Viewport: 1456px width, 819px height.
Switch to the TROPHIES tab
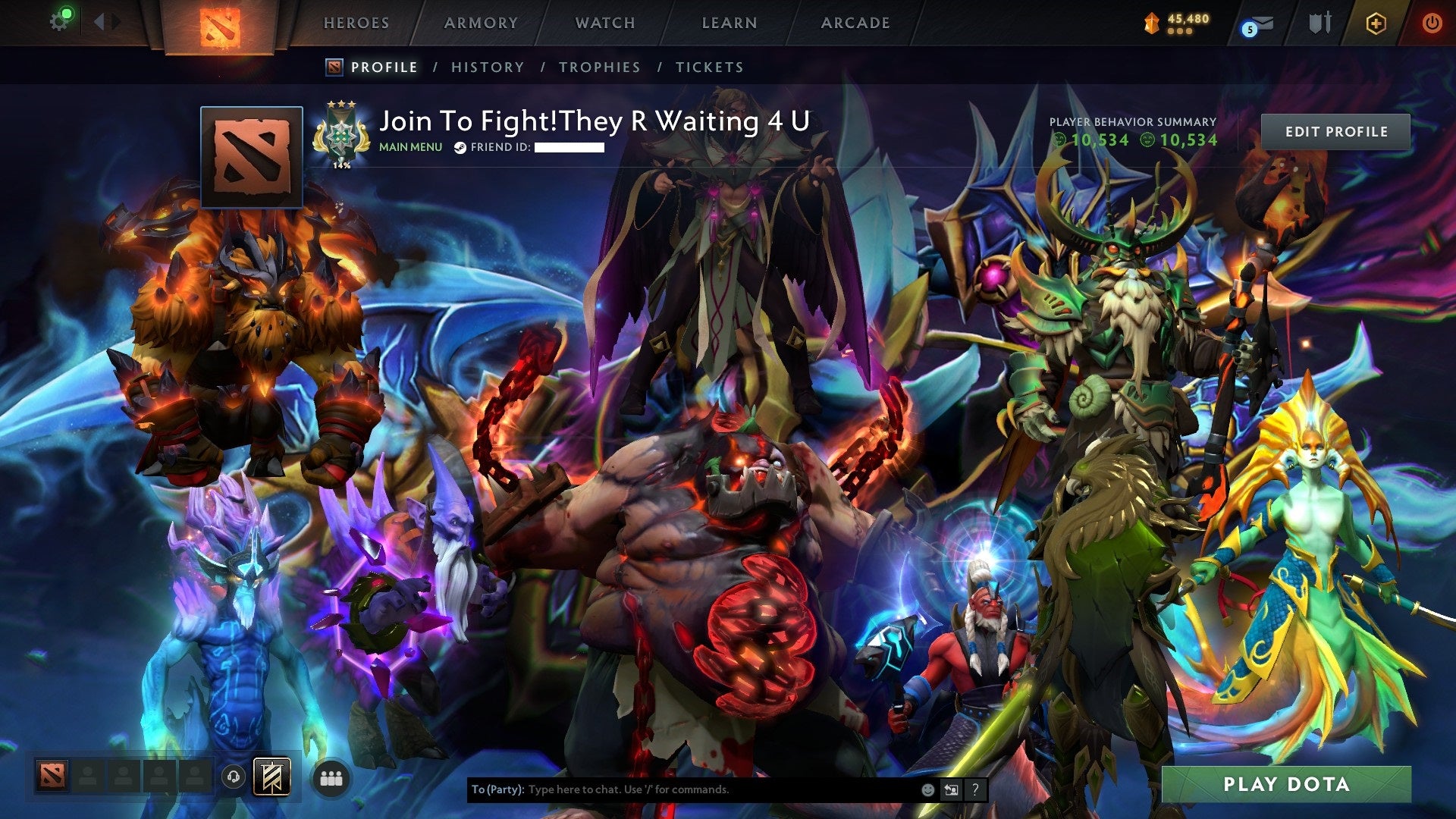[599, 67]
